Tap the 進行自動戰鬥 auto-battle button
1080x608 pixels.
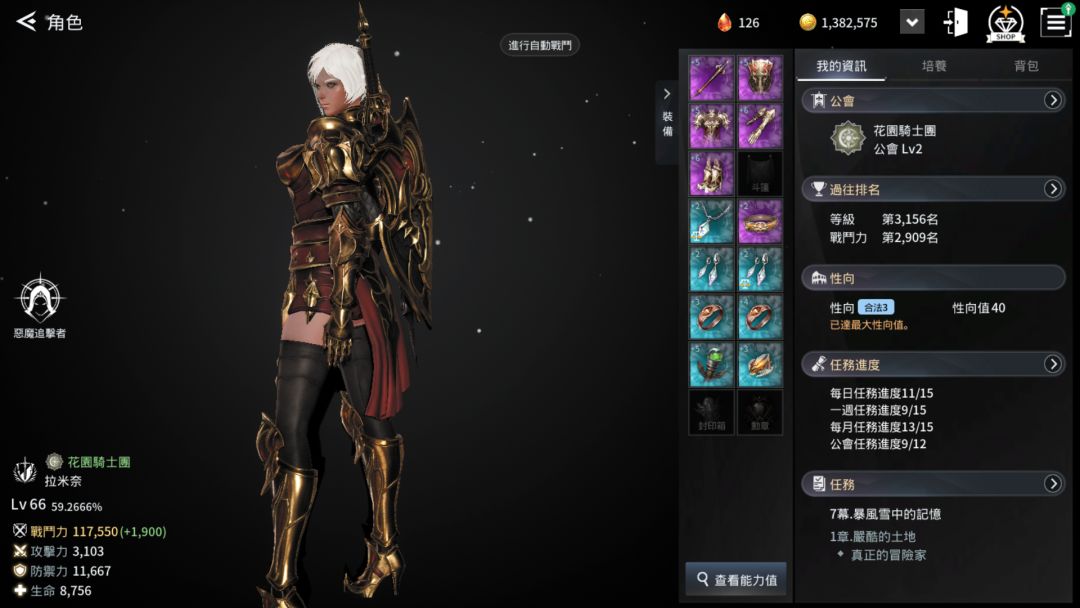[540, 45]
